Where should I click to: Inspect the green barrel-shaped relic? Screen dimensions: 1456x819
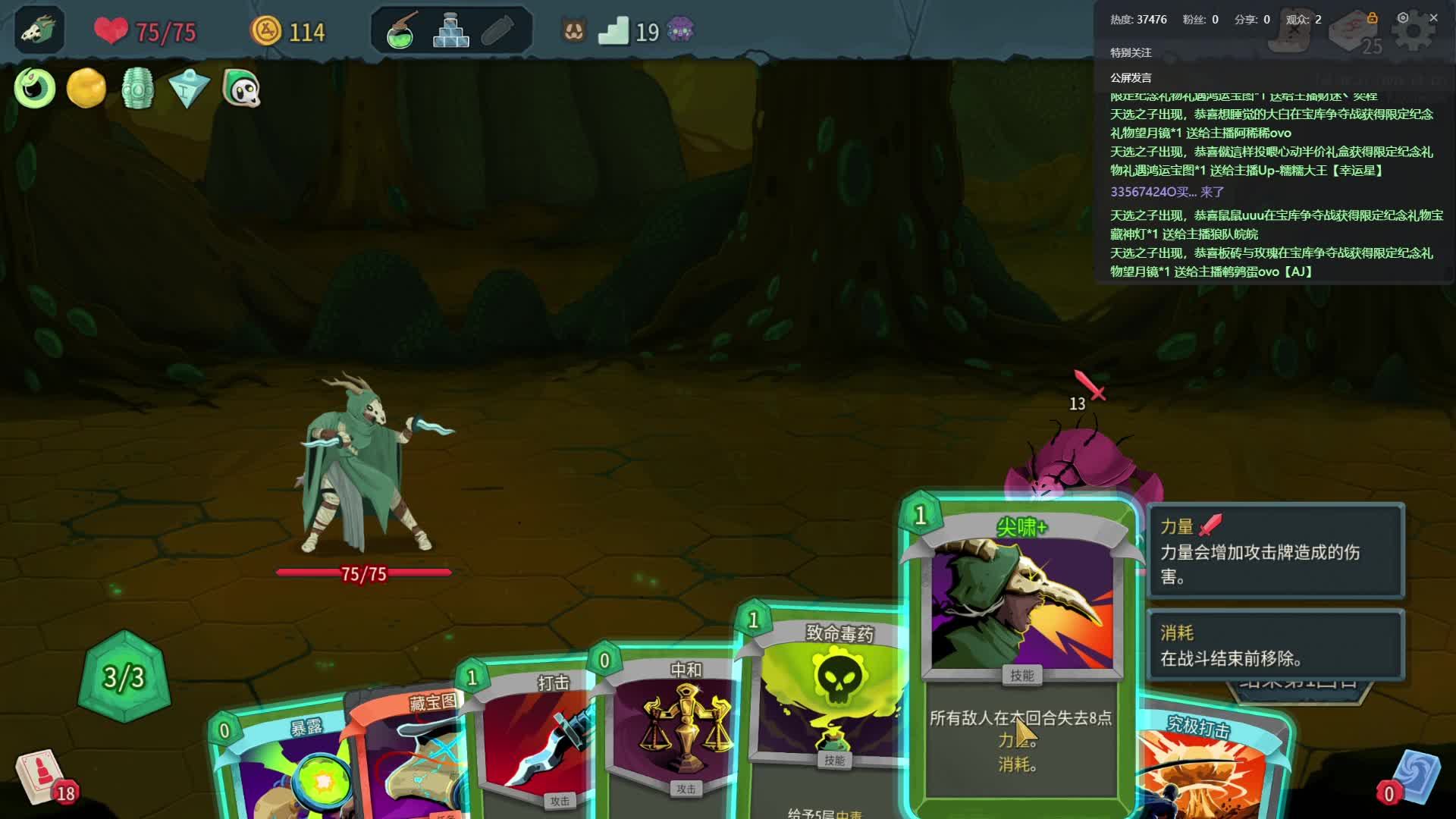click(x=137, y=89)
